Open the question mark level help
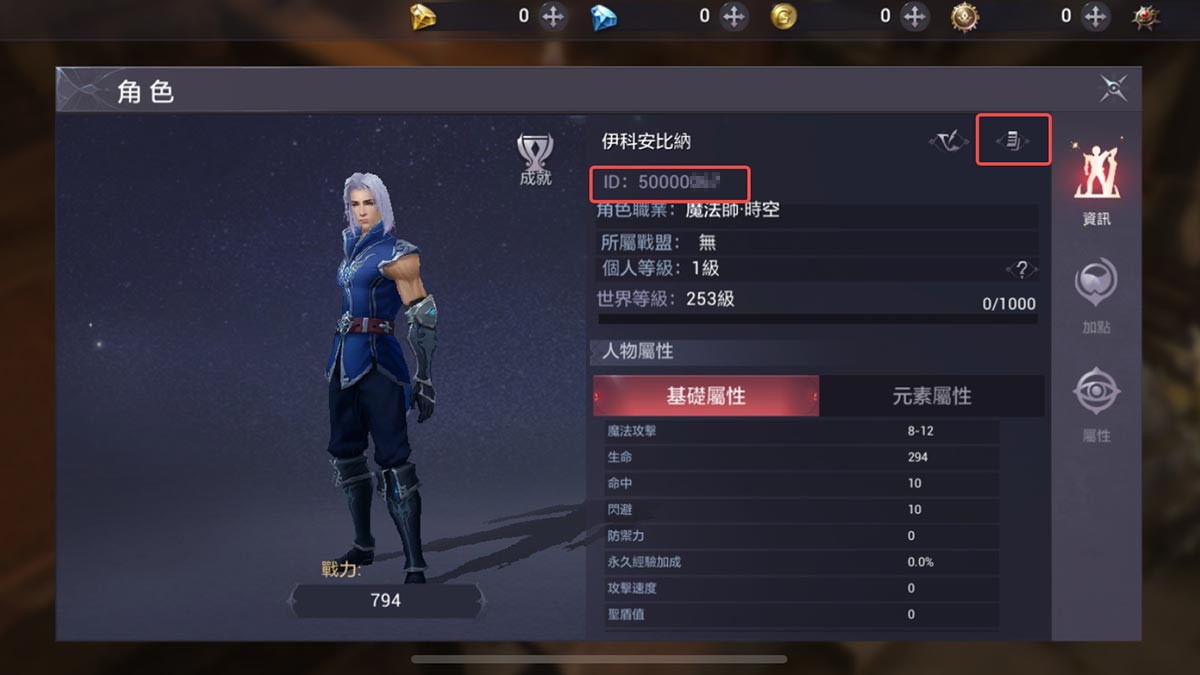1200x675 pixels. 1021,269
